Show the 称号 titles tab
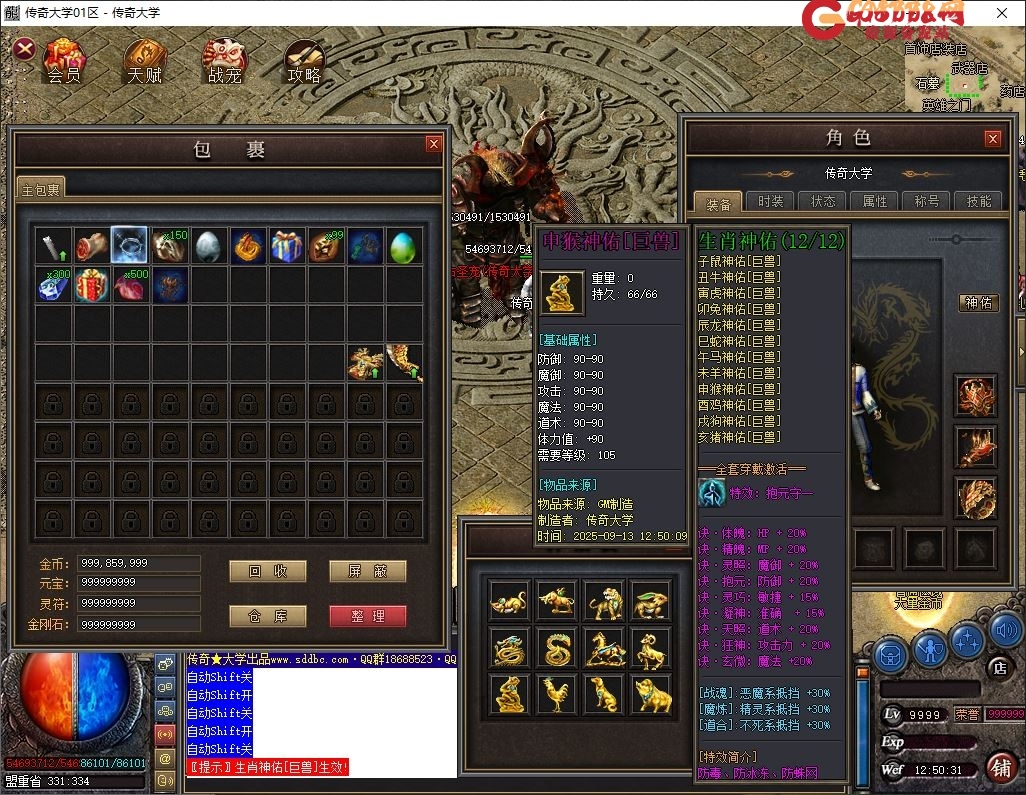 click(x=927, y=201)
